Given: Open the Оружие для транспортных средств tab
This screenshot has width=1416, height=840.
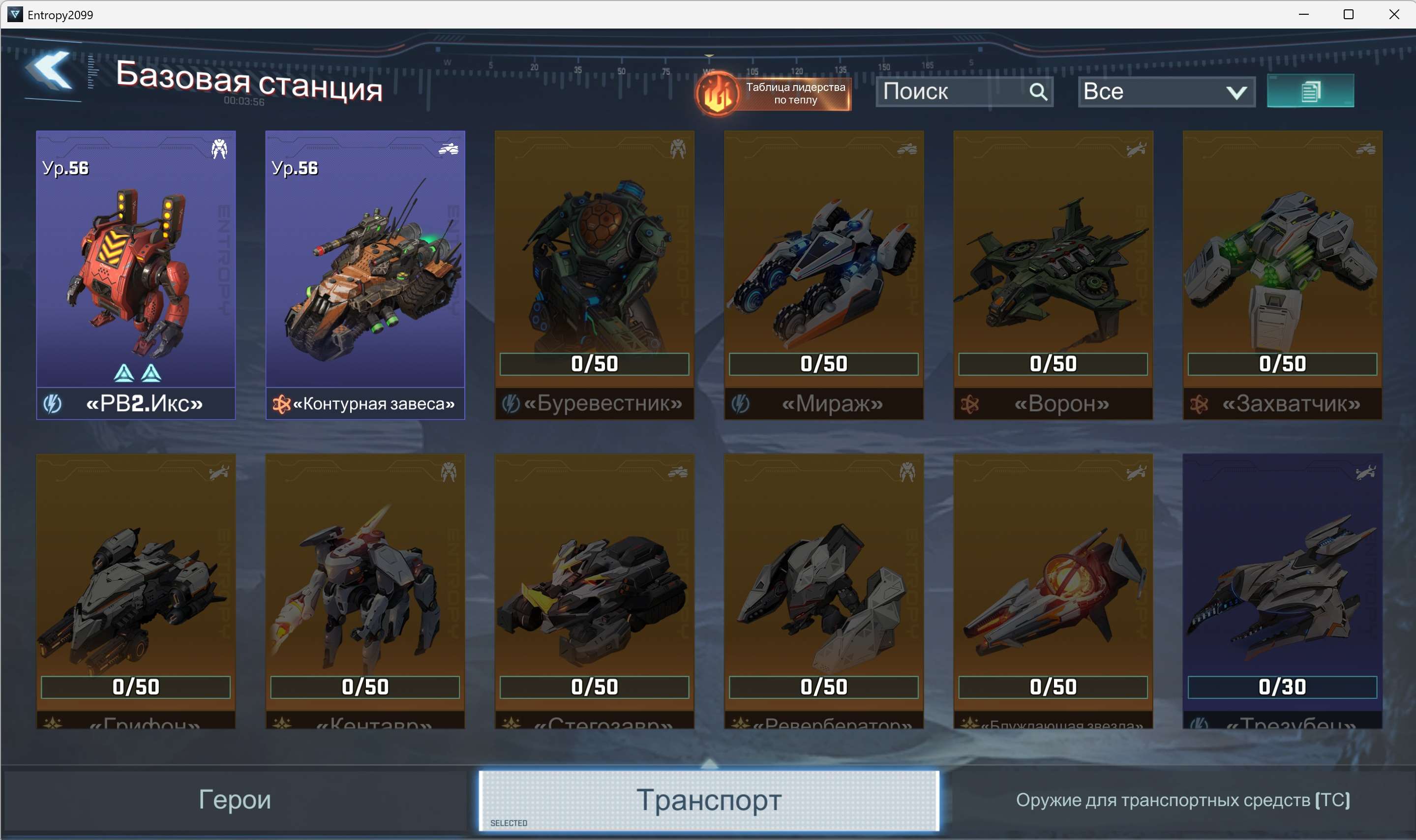Looking at the screenshot, I should pyautogui.click(x=1211, y=799).
